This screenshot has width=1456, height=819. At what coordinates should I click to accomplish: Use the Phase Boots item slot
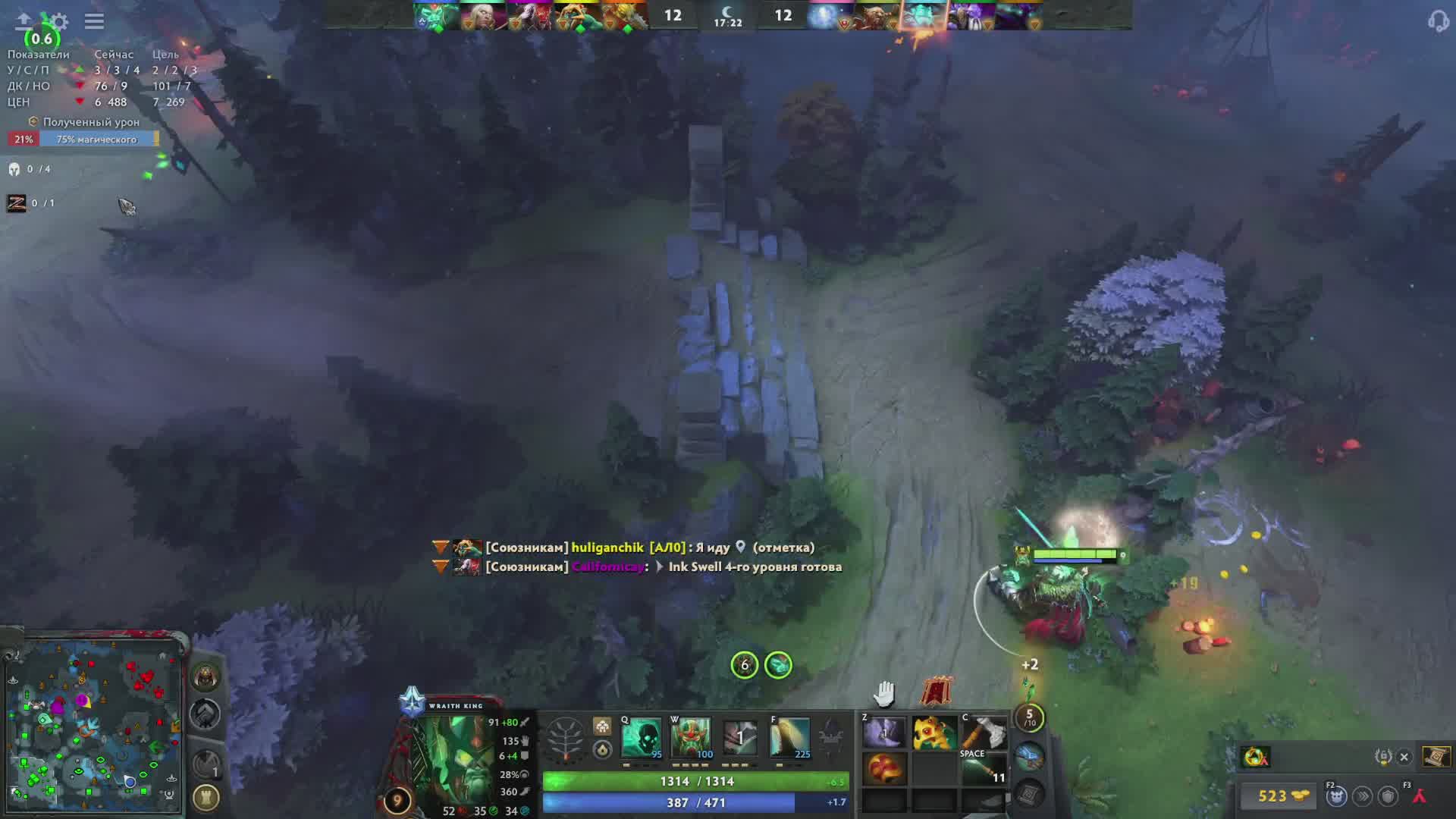884,734
